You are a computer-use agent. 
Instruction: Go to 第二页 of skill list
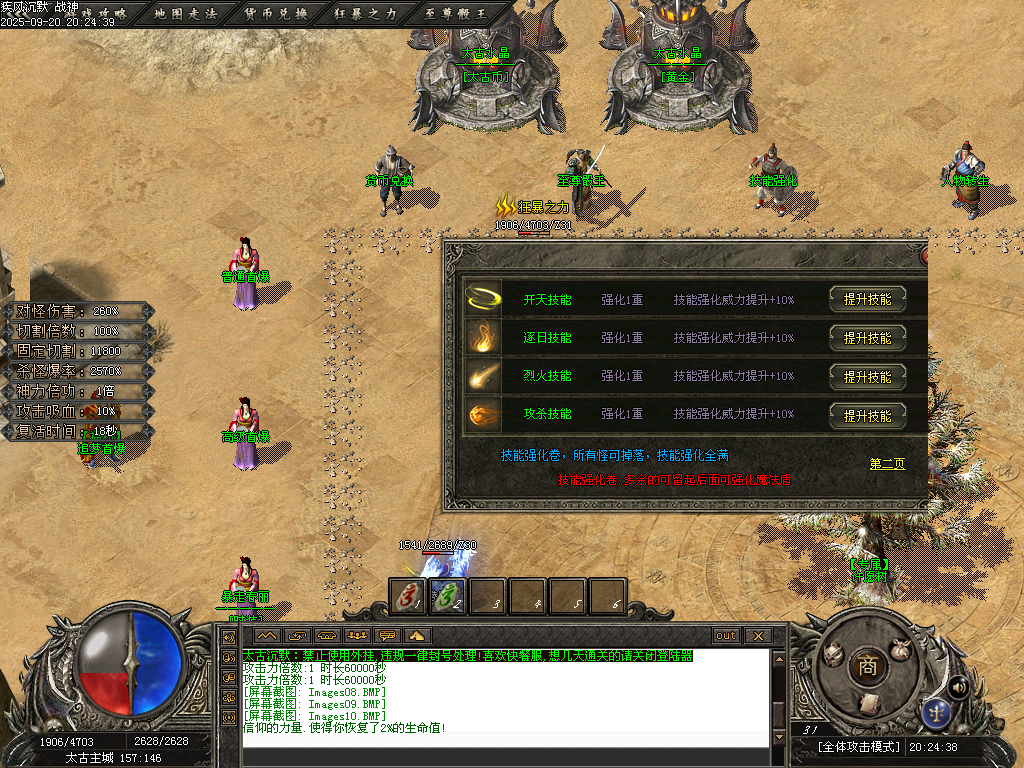[x=887, y=464]
